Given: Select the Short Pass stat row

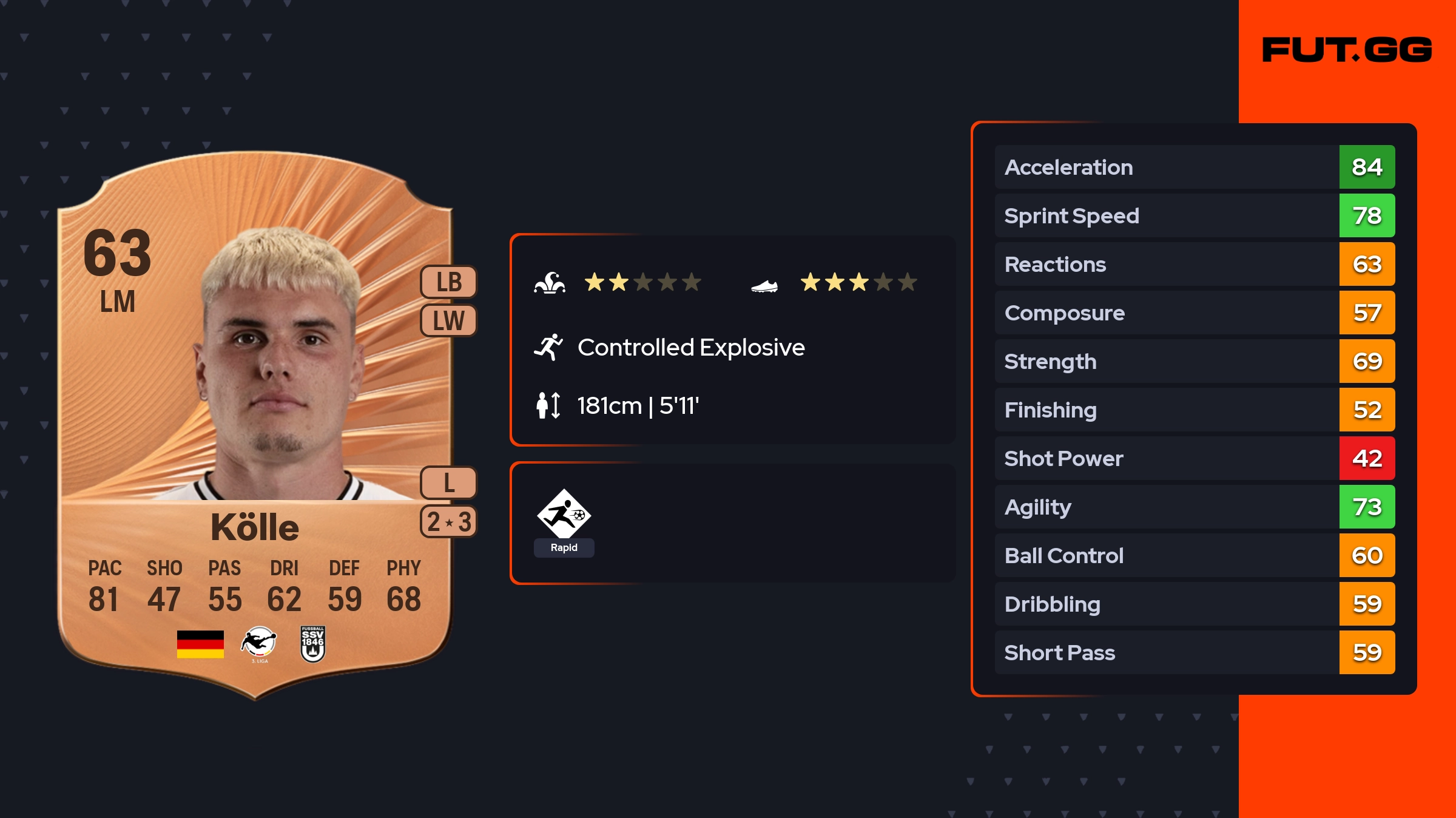Looking at the screenshot, I should [x=1195, y=652].
